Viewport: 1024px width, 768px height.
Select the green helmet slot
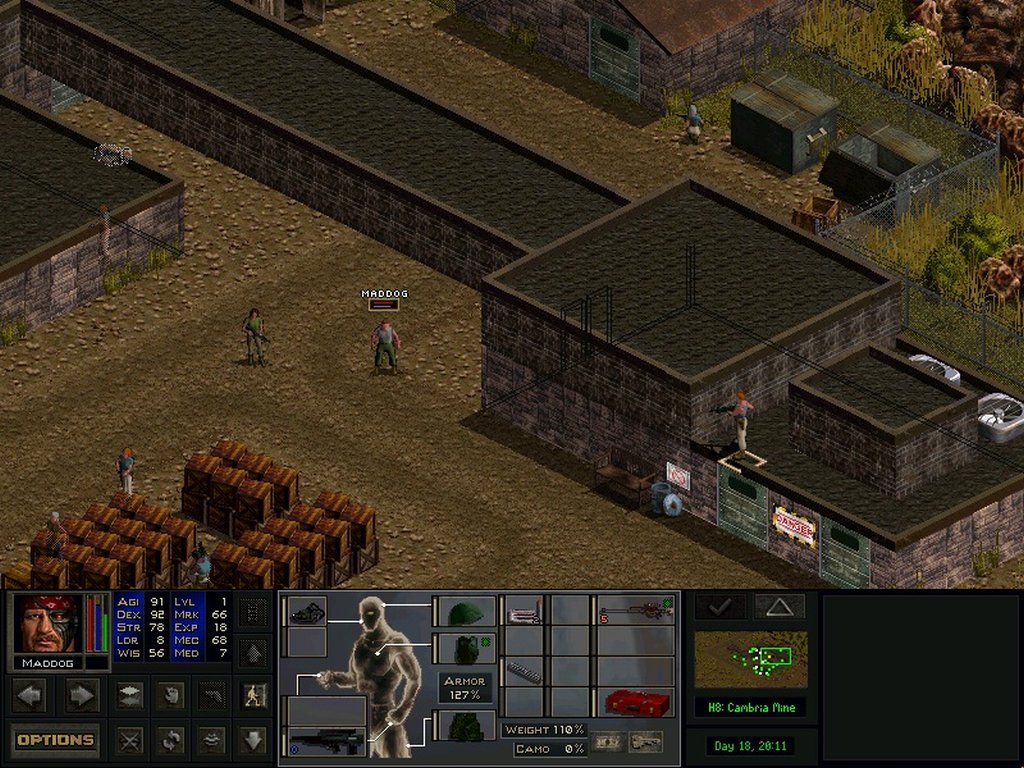(x=463, y=612)
